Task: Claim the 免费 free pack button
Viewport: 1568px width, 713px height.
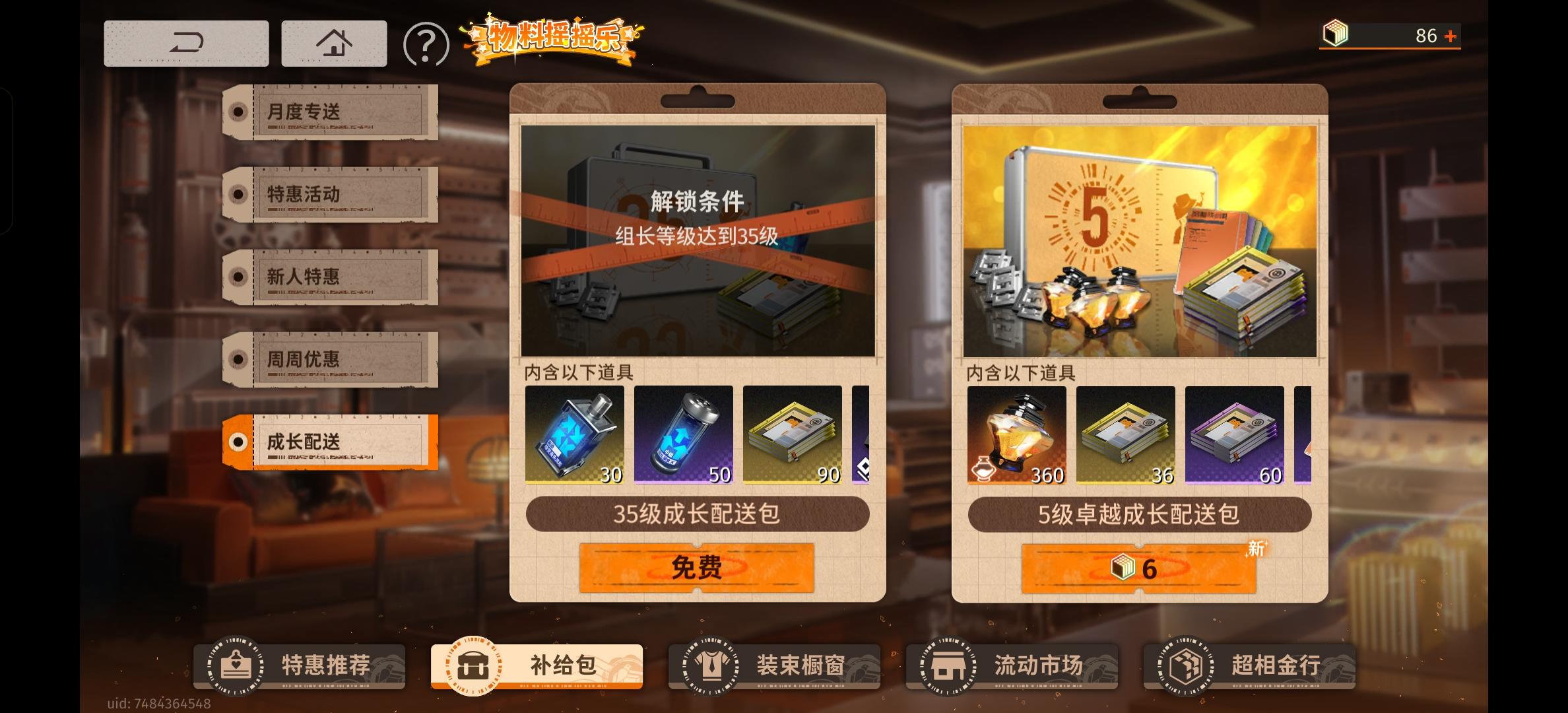Action: [696, 566]
